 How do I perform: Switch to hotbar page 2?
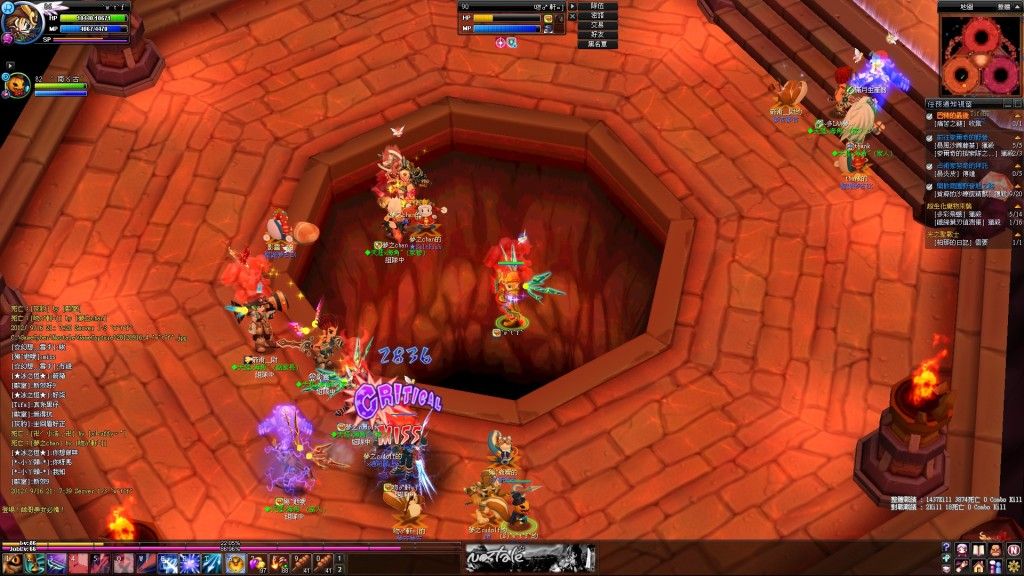(339, 569)
